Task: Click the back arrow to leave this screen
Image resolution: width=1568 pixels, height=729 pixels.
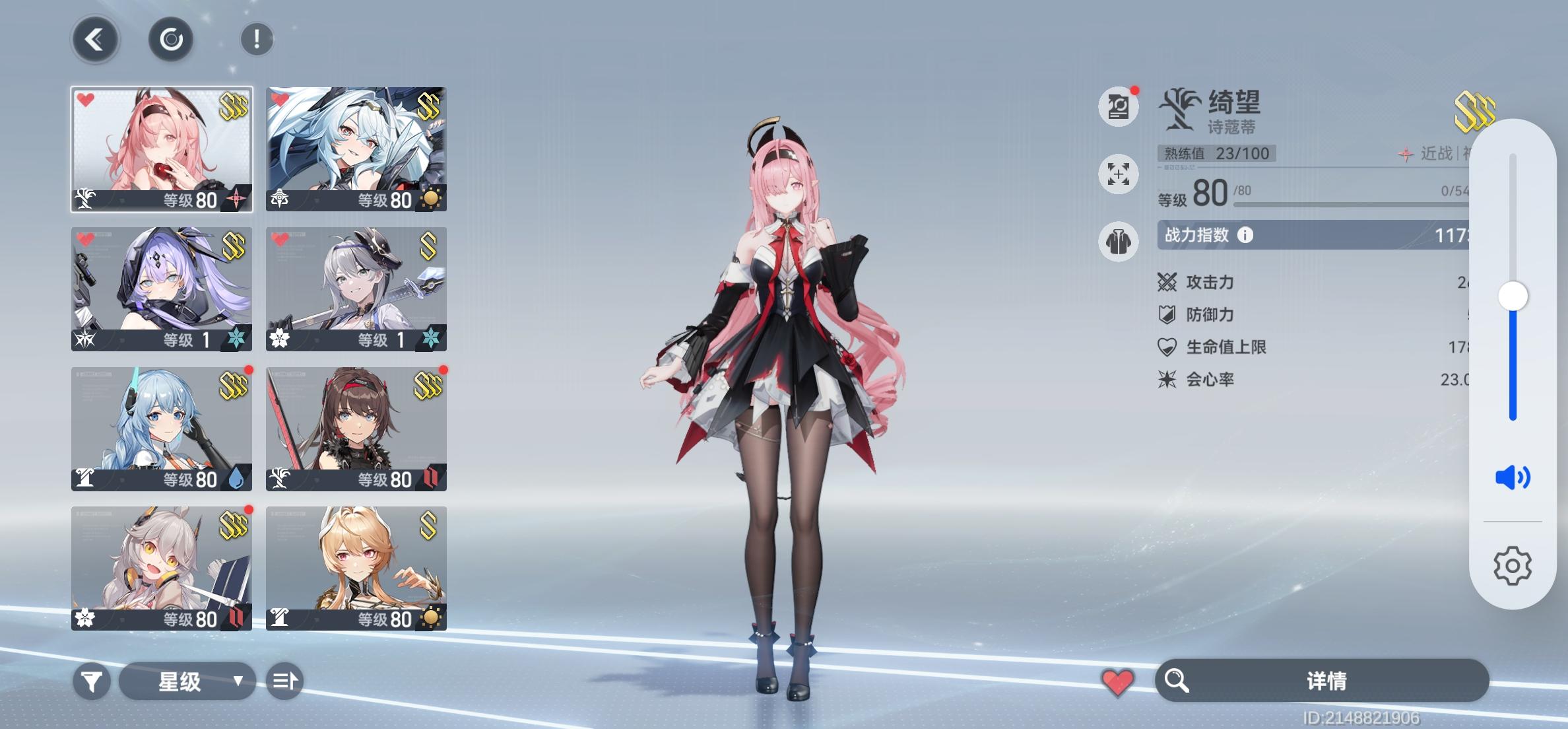Action: click(x=94, y=40)
